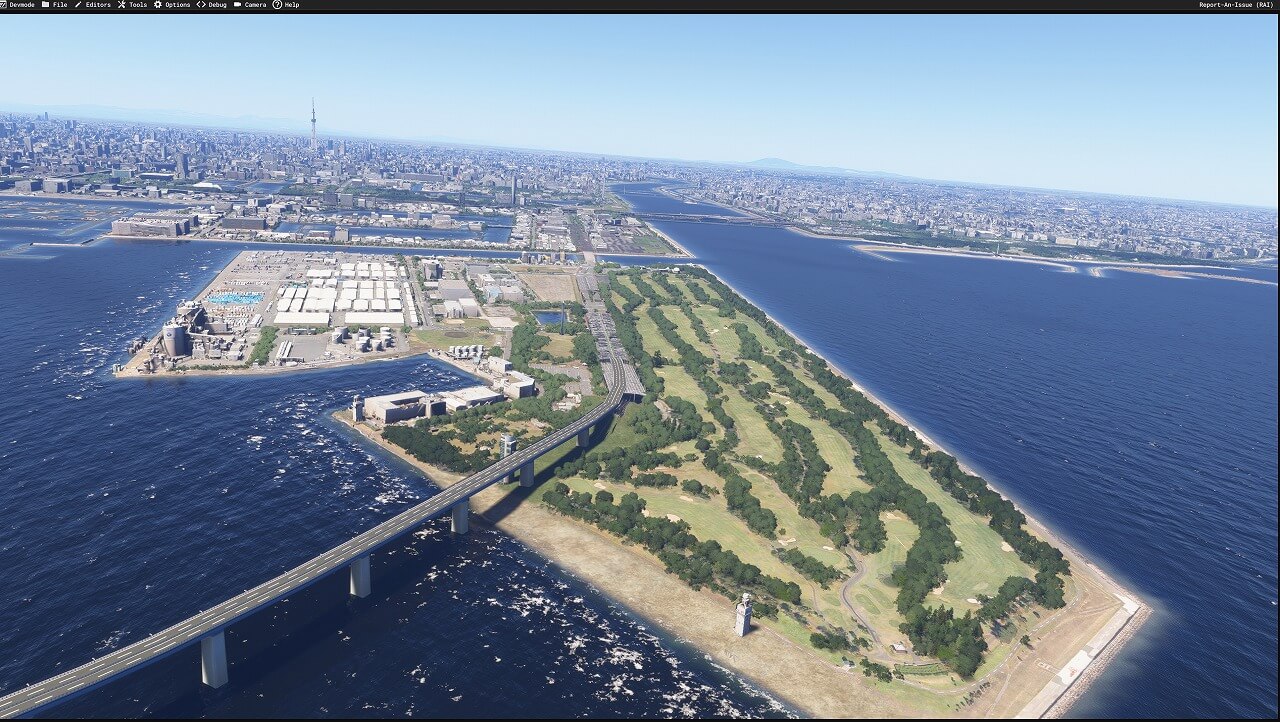1280x722 pixels.
Task: Open the Options menu
Action: click(172, 5)
